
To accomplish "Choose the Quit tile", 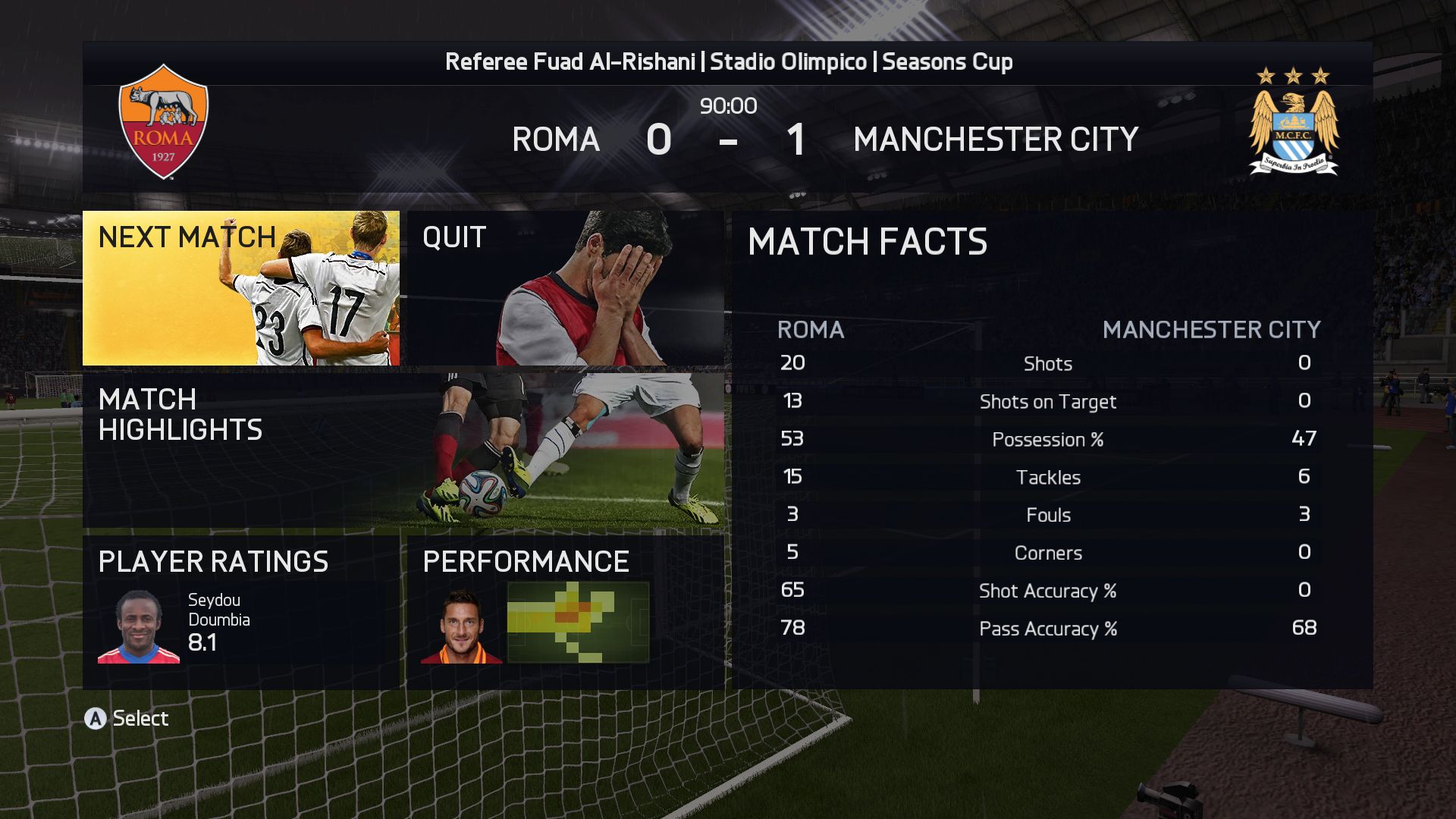I will pos(565,288).
